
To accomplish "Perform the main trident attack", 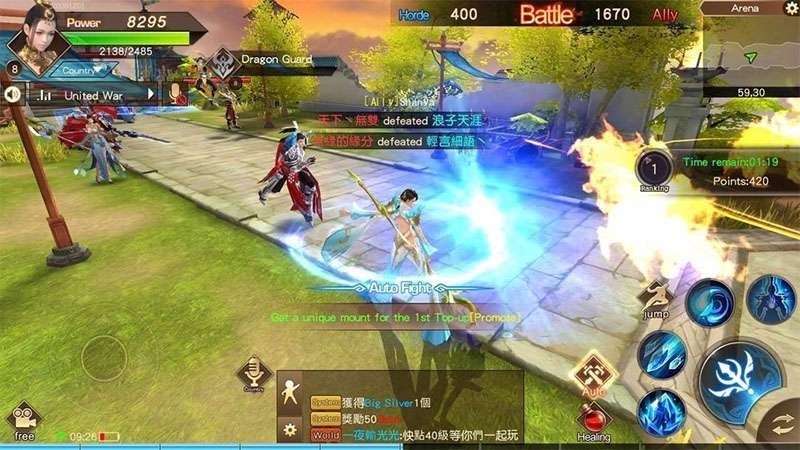I will point(740,383).
